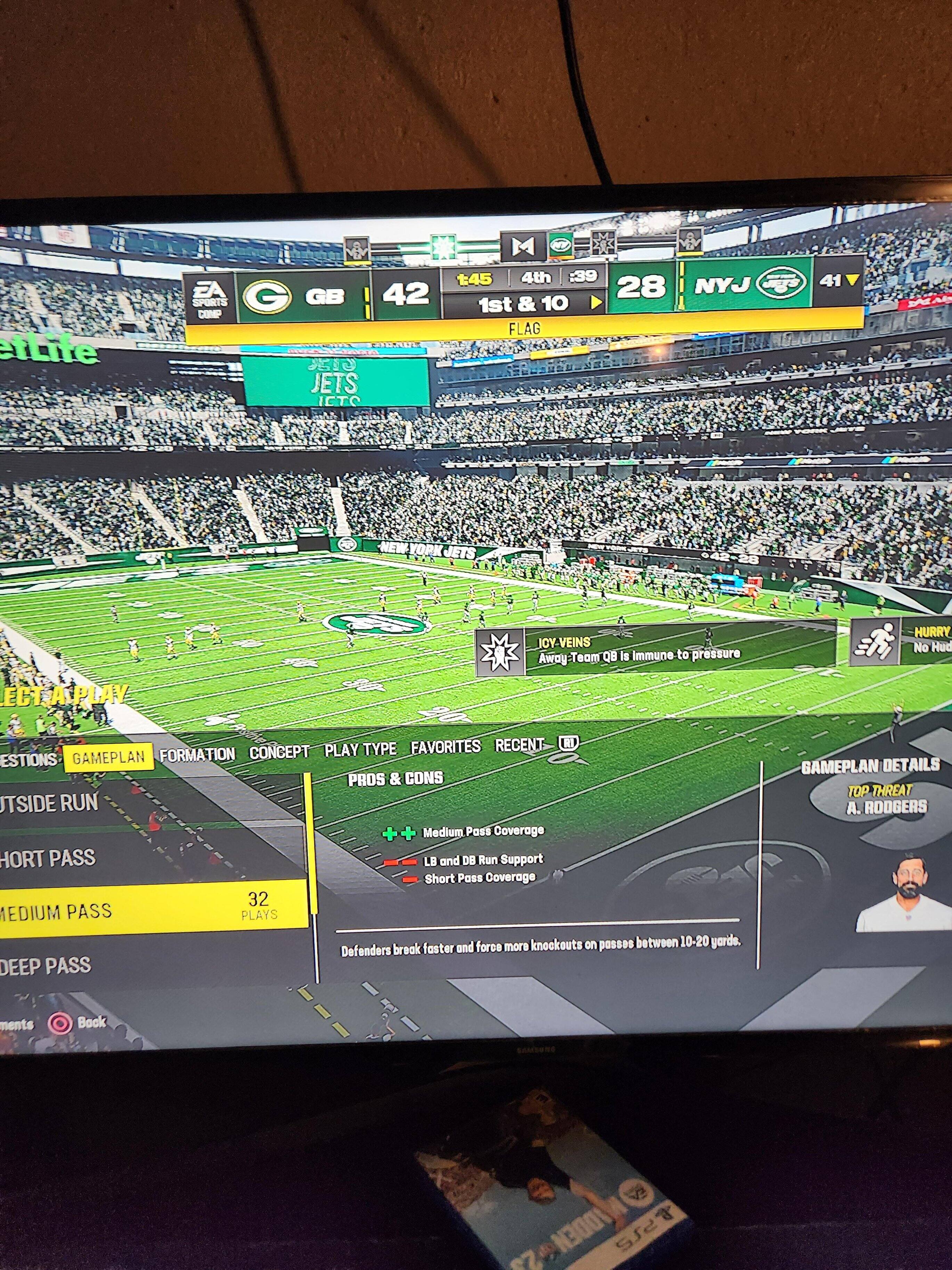Image resolution: width=952 pixels, height=1270 pixels.
Task: Show the Favorites tab
Action: click(x=445, y=747)
